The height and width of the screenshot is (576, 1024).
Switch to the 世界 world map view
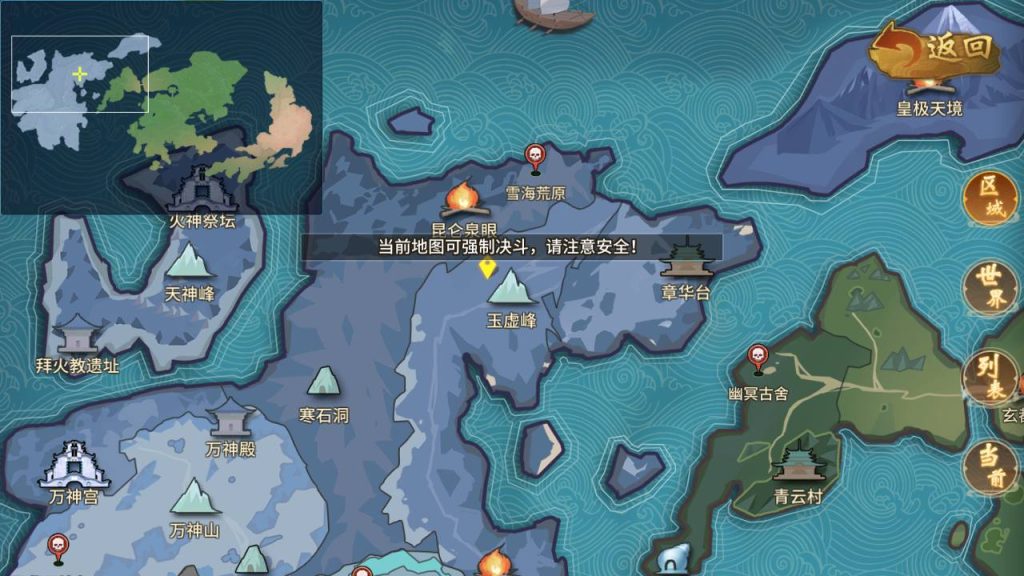pos(989,289)
